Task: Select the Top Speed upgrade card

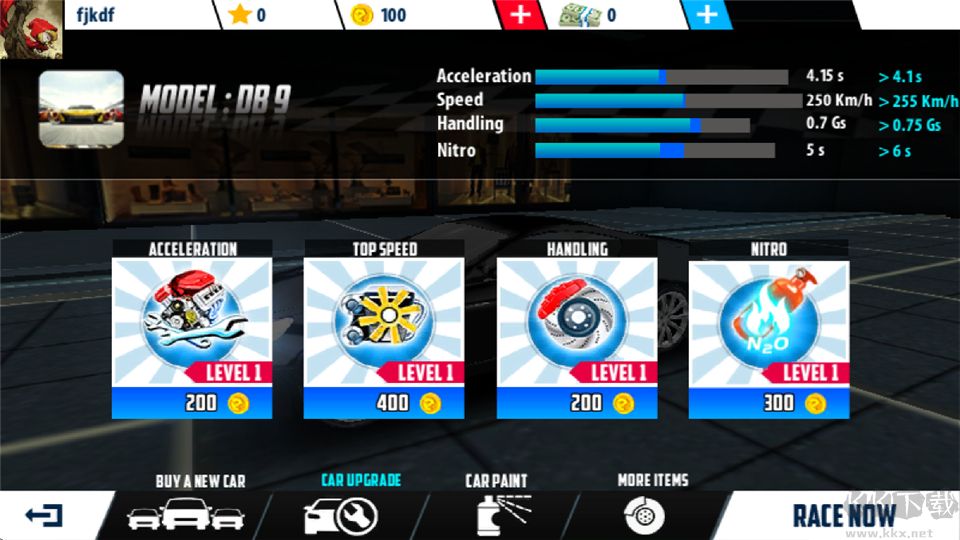Action: pyautogui.click(x=385, y=330)
